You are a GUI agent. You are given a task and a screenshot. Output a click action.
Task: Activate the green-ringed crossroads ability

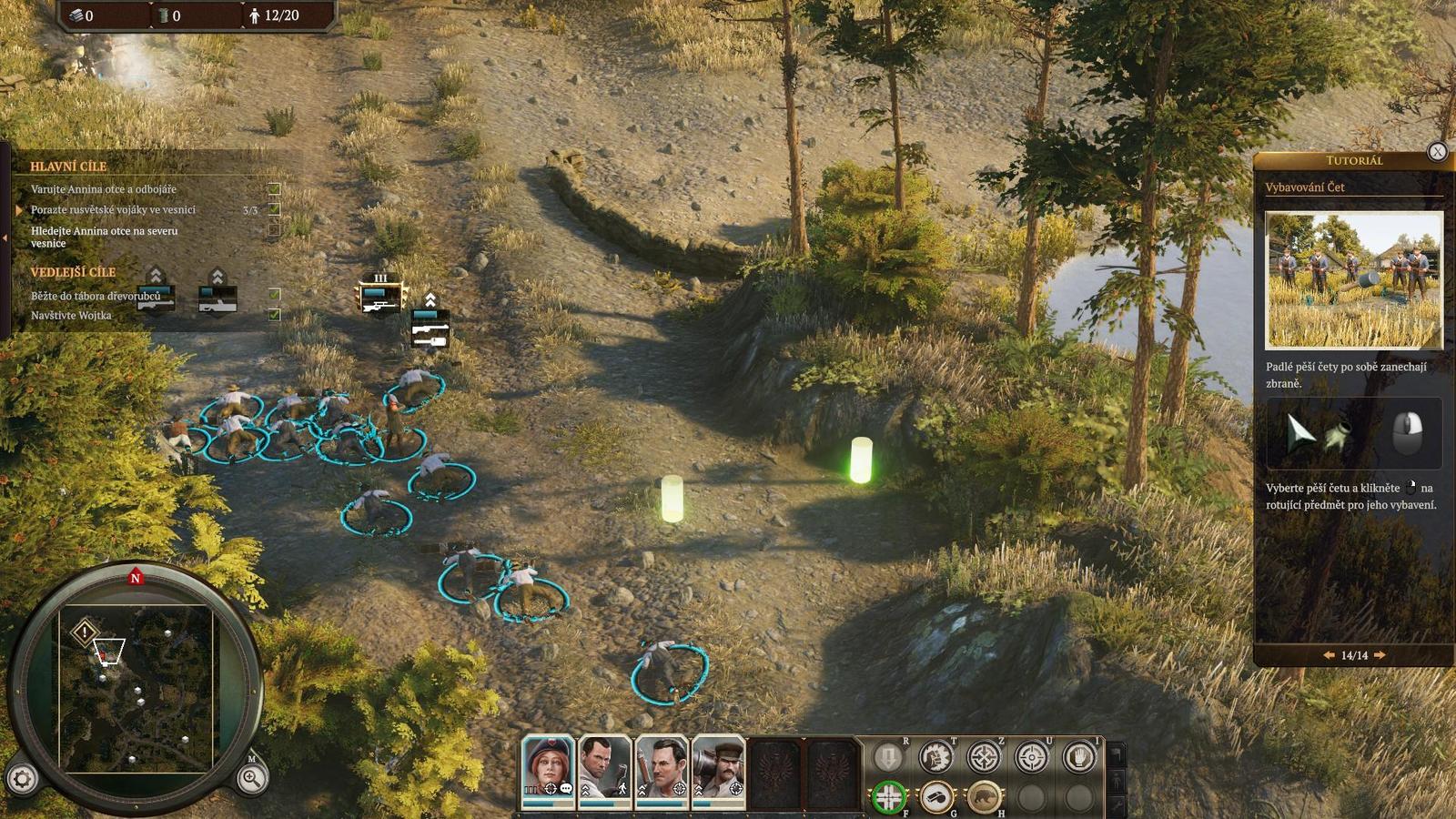888,798
